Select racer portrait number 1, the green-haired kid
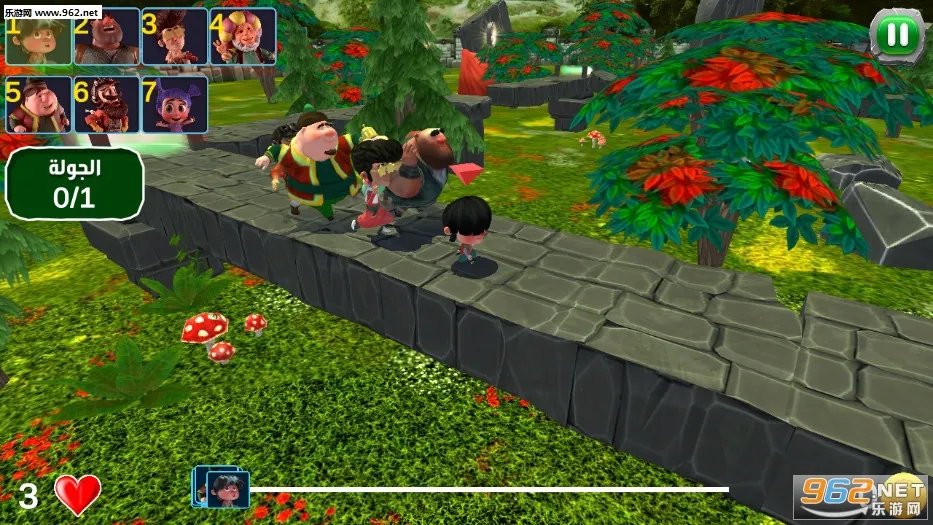Viewport: 933px width, 525px height. [x=38, y=37]
